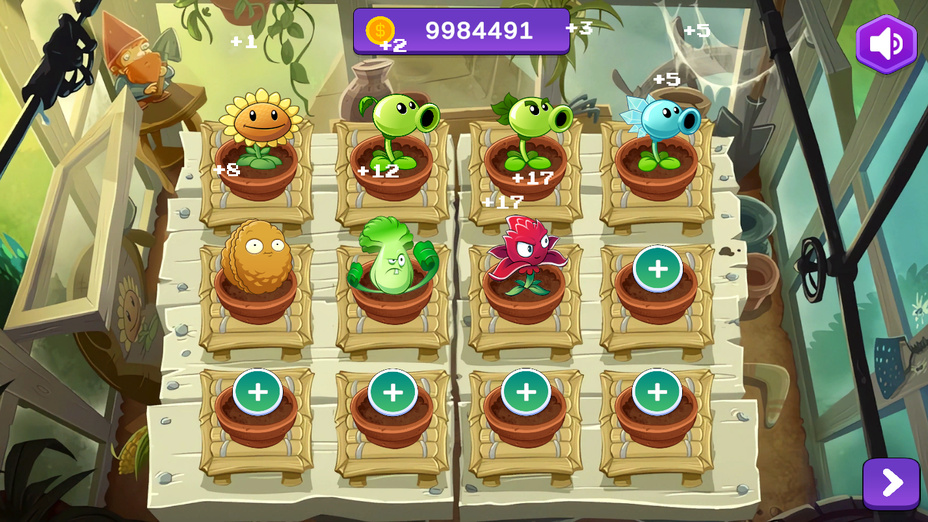
Task: Select the Sunflower plant in its pot
Action: pos(260,128)
